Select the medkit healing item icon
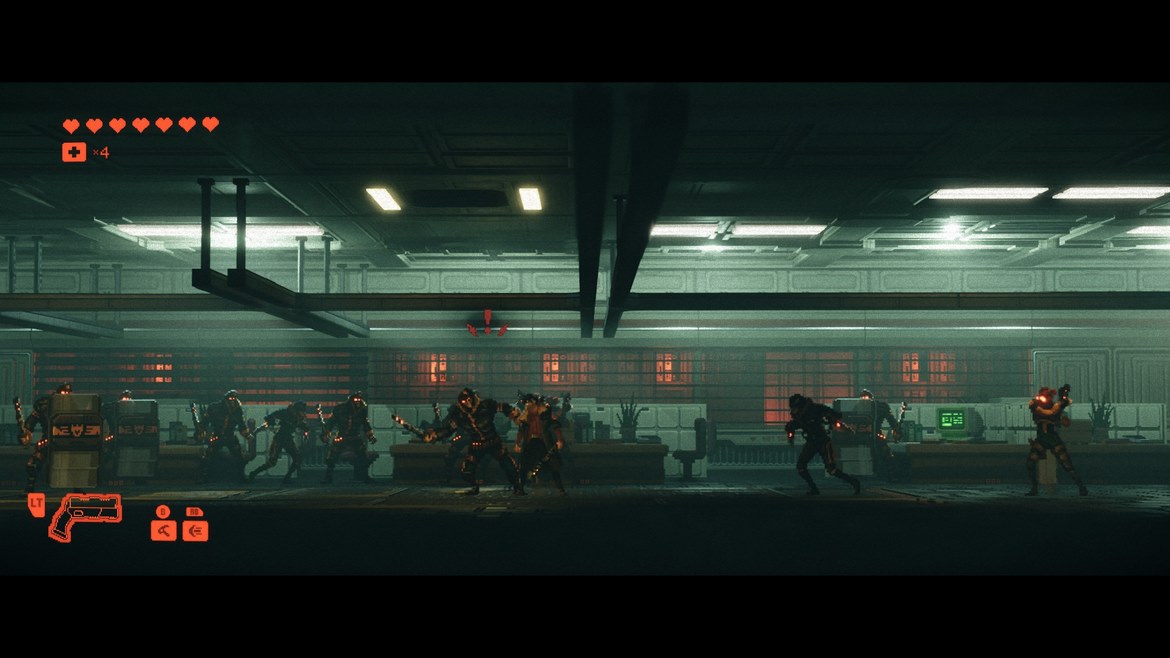 click(74, 152)
